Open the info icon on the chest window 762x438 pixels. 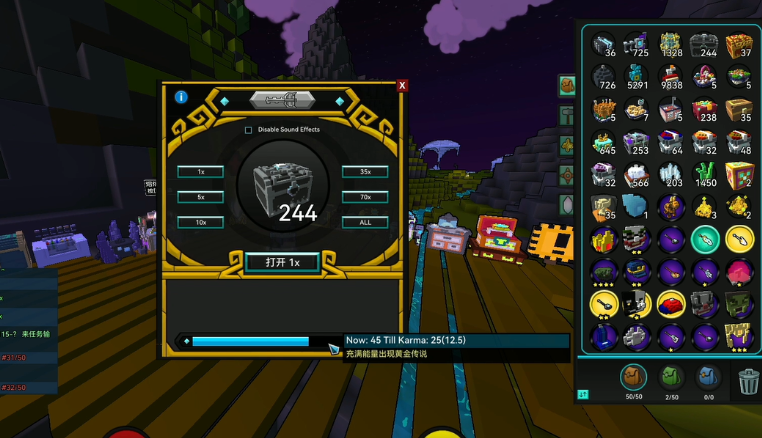(x=181, y=97)
